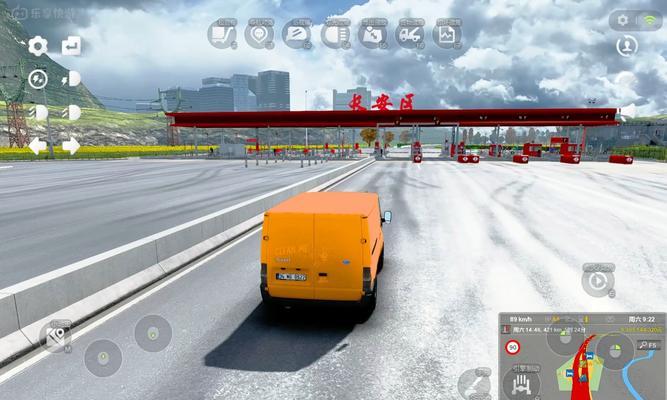This screenshot has height=400, width=667.
Task: Turn on the left turn indicator arrow
Action: pos(37,146)
